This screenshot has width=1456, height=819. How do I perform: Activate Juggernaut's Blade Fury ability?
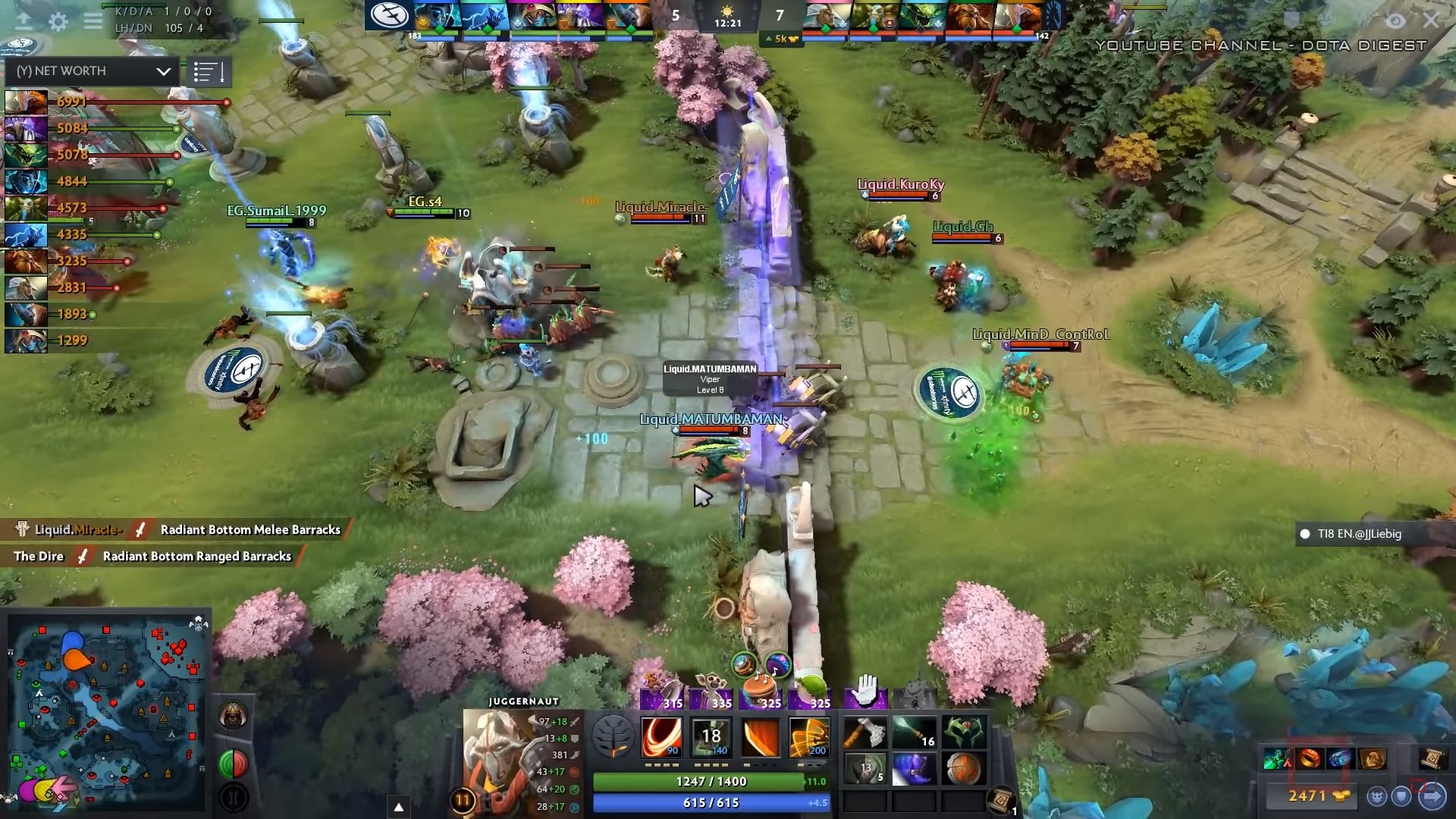click(661, 737)
